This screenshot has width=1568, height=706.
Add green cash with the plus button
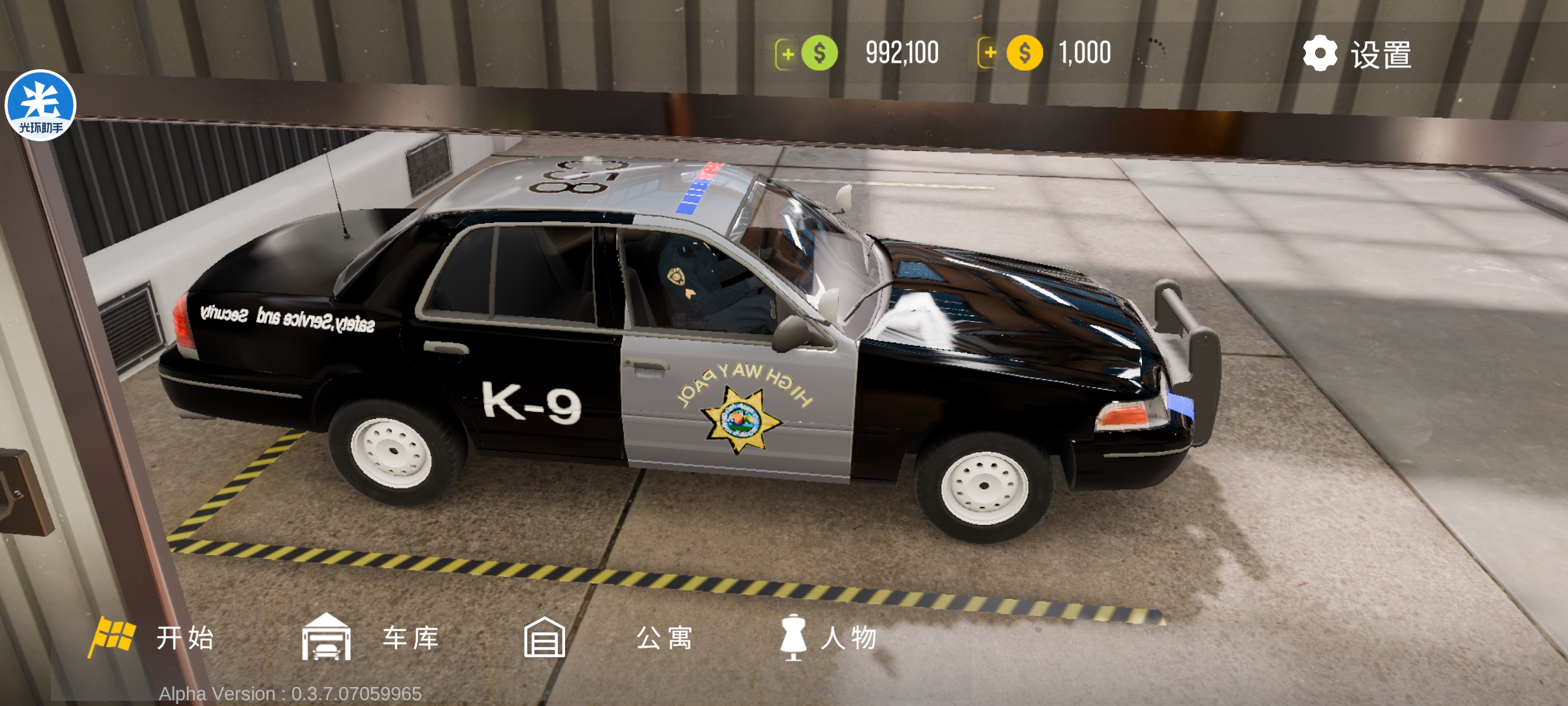click(x=787, y=54)
